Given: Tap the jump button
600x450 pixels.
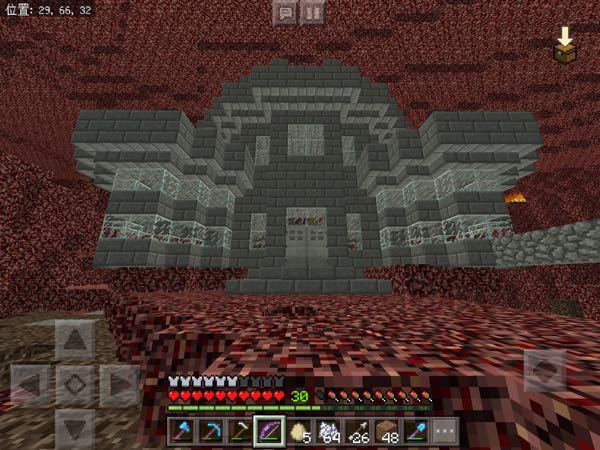Looking at the screenshot, I should coord(542,372).
